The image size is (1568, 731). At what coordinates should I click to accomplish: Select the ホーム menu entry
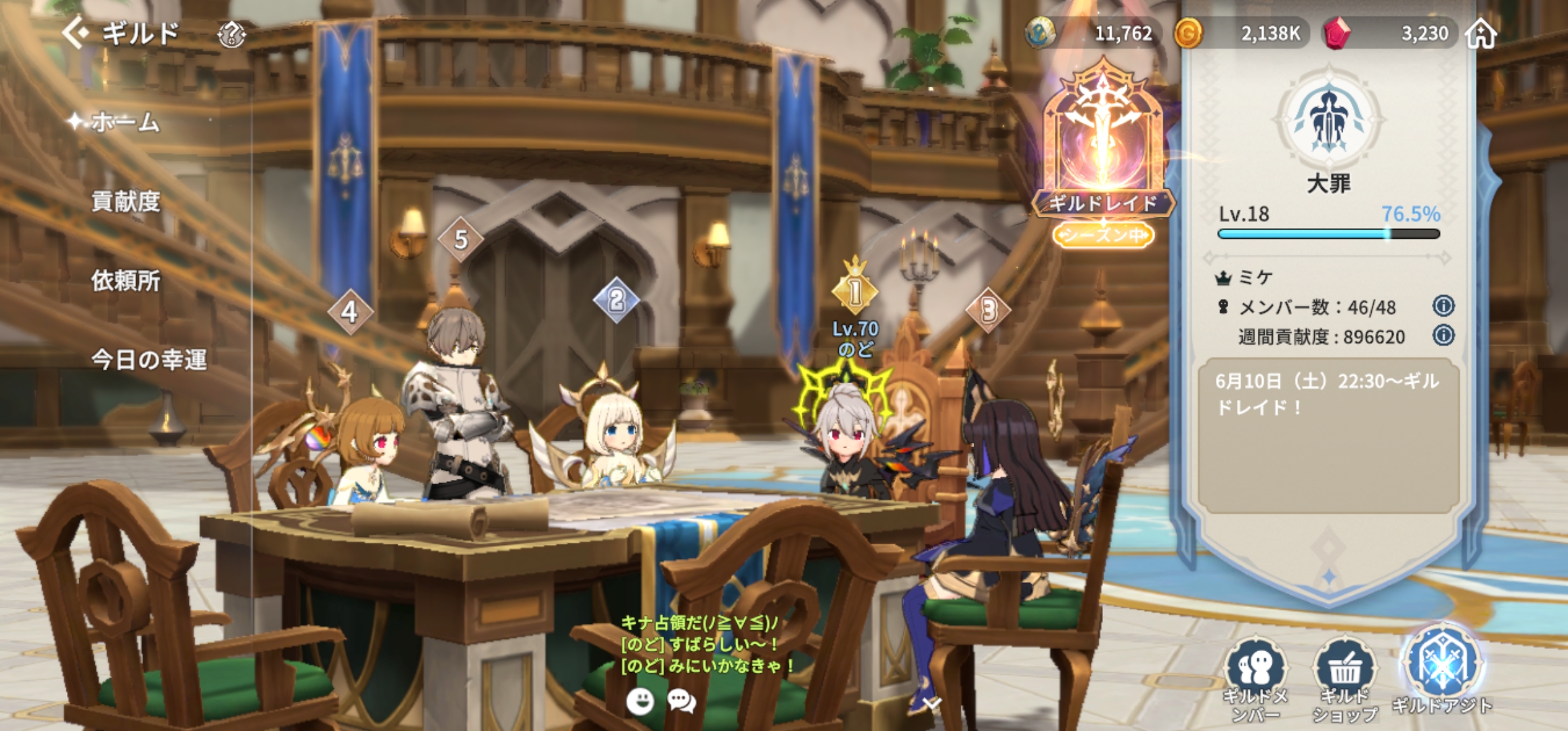coord(125,123)
